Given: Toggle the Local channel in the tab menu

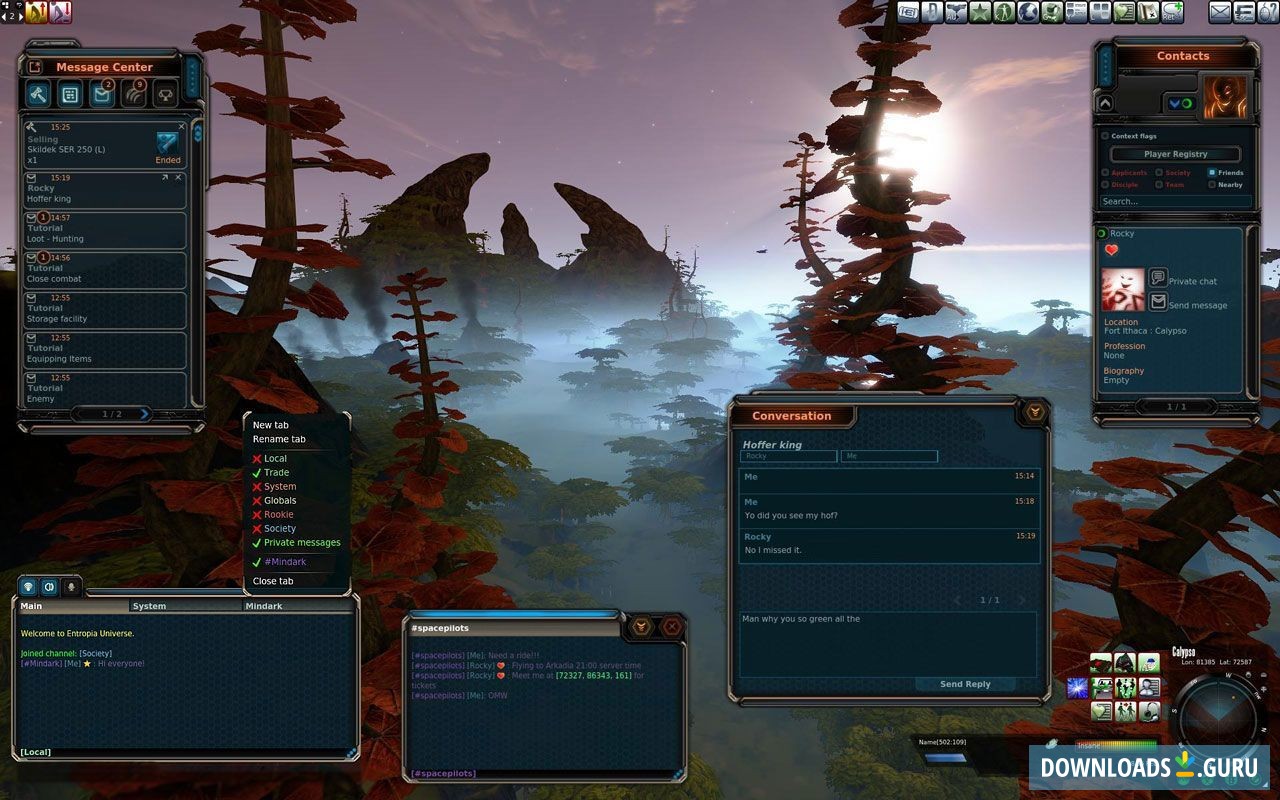Looking at the screenshot, I should coord(275,459).
